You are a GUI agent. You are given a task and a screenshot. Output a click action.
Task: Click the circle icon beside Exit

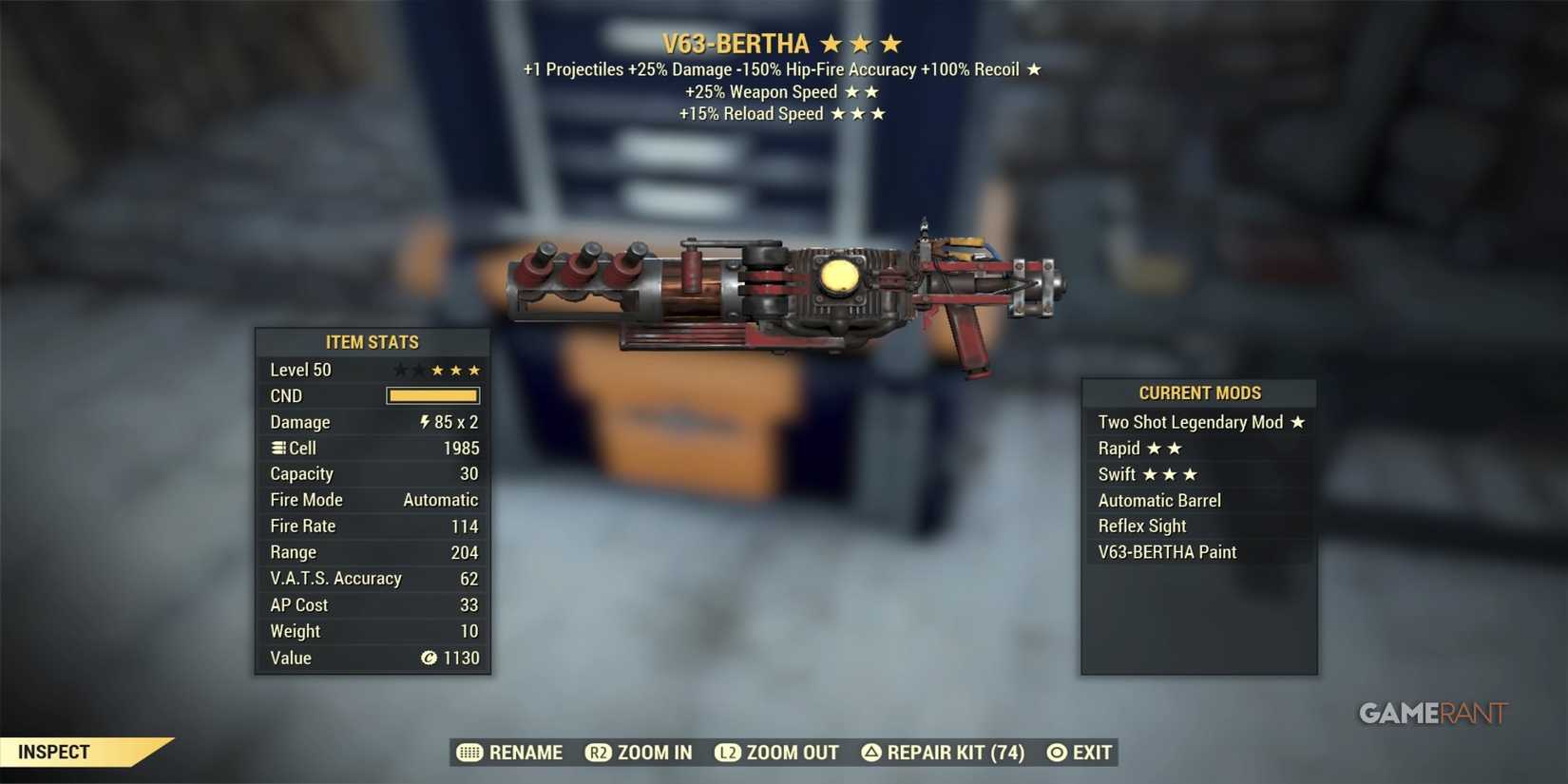(x=1055, y=752)
